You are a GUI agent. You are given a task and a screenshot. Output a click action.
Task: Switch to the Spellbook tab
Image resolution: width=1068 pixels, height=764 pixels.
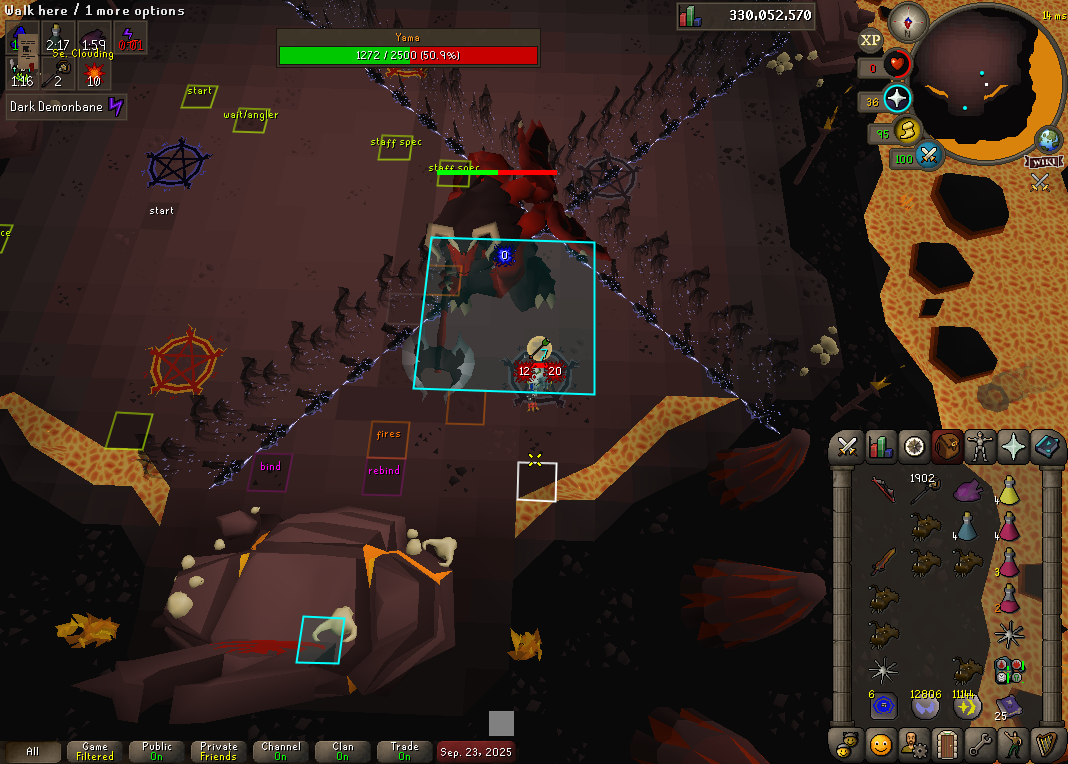1046,447
